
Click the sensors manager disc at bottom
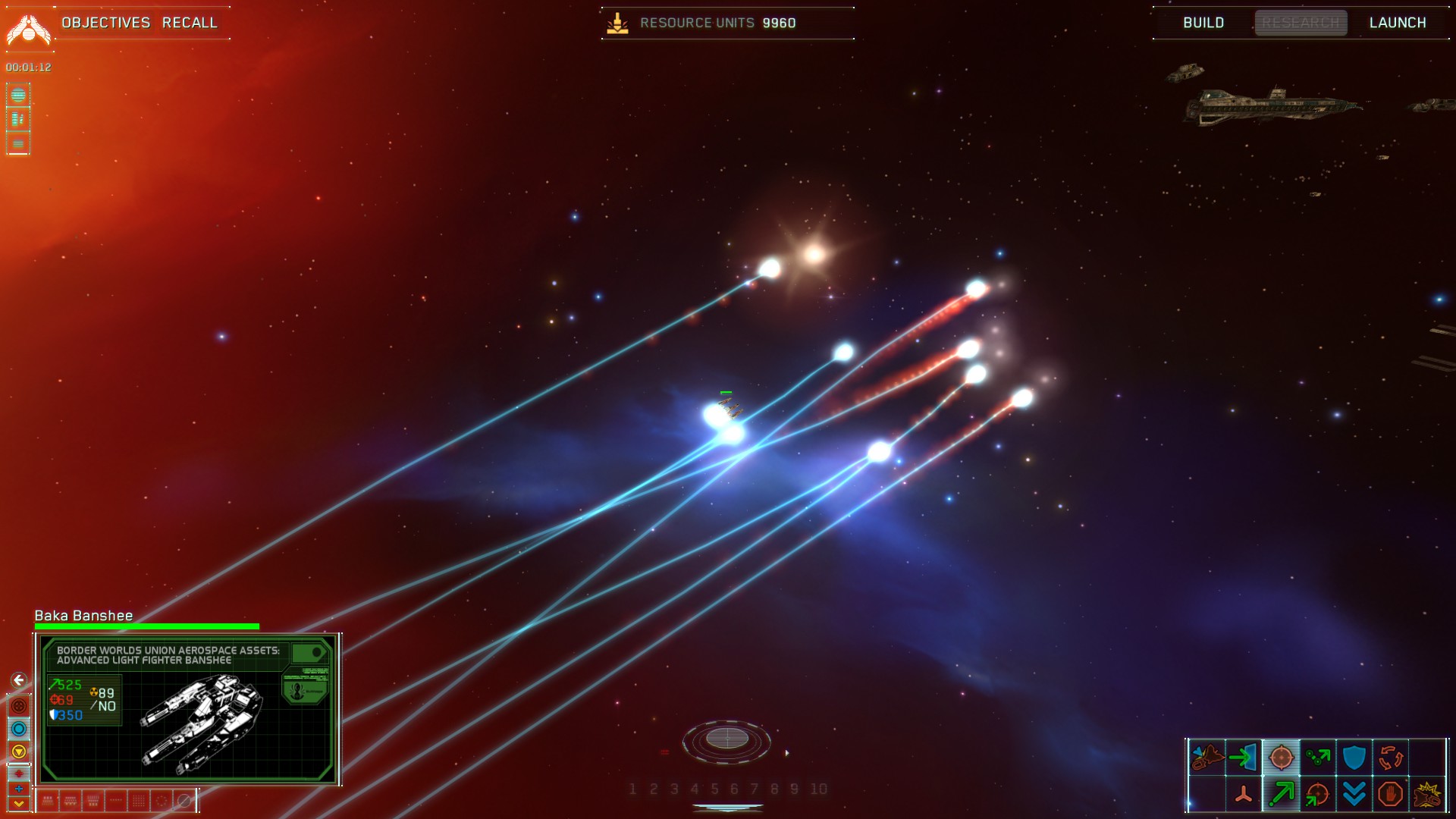tap(726, 739)
